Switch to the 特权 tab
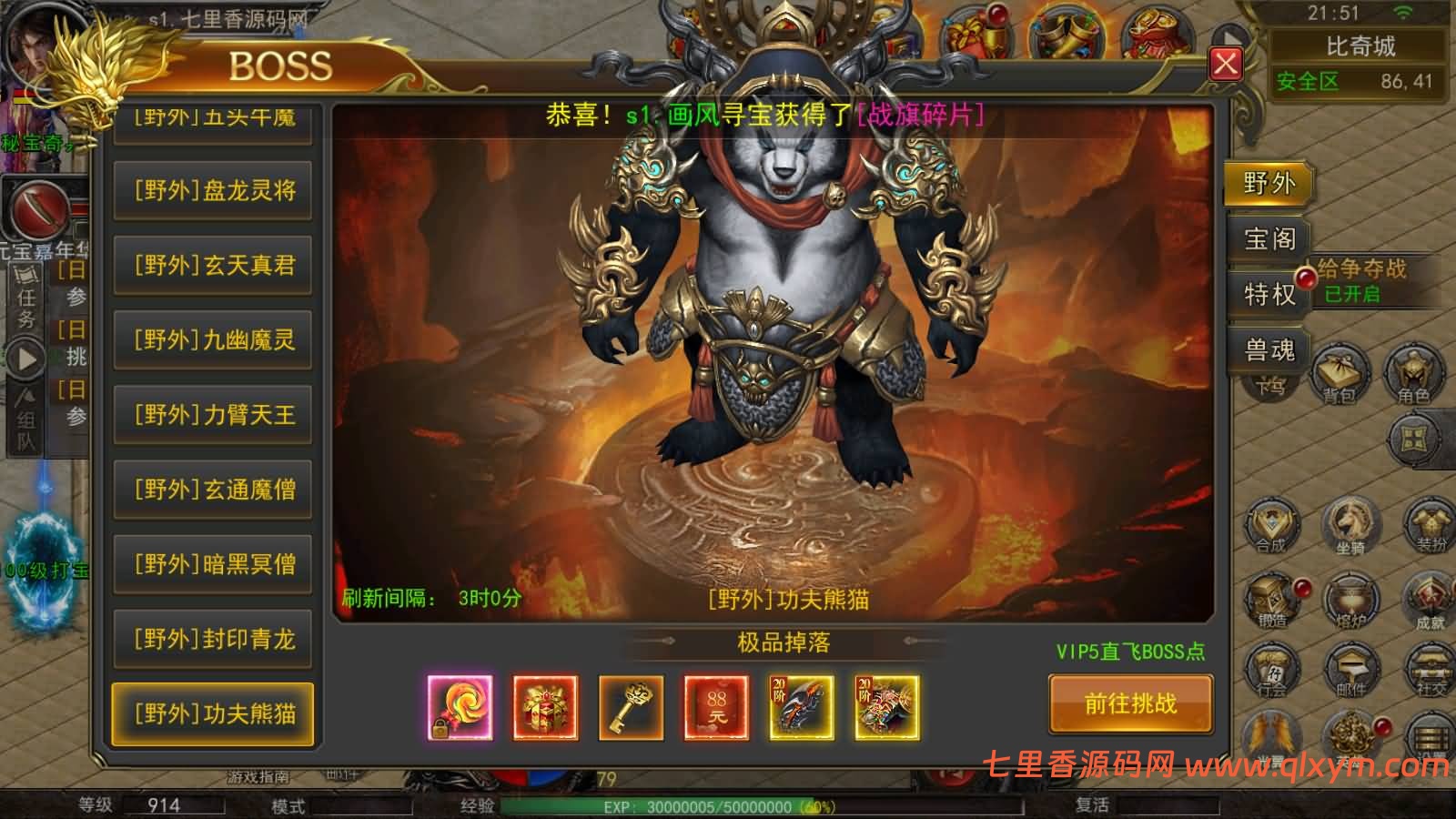 [1269, 294]
